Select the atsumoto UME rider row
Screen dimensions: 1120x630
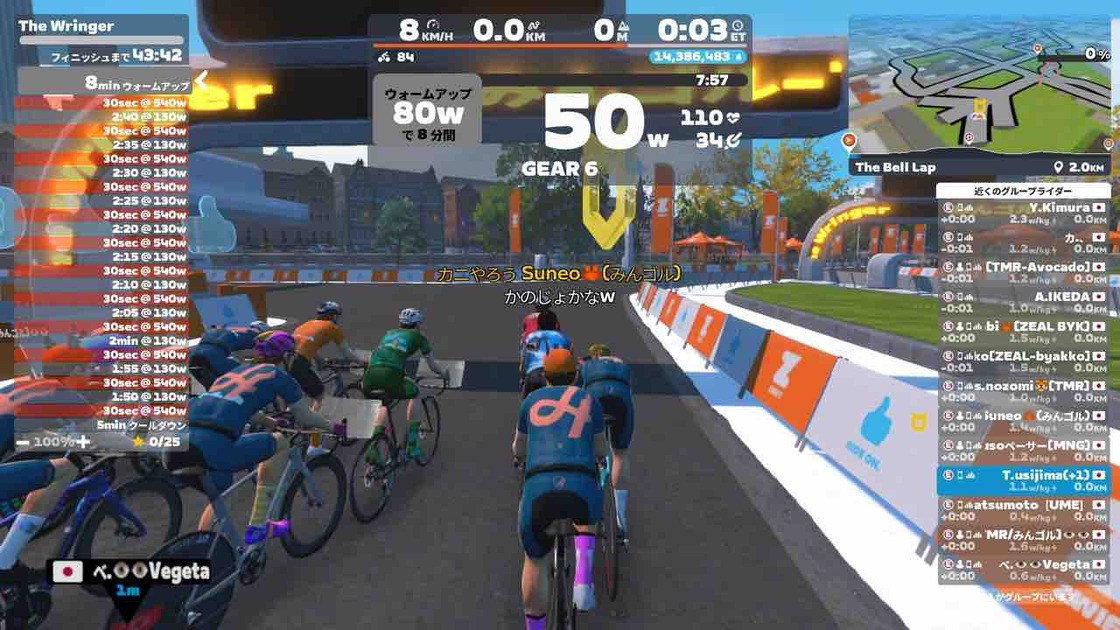[1024, 511]
